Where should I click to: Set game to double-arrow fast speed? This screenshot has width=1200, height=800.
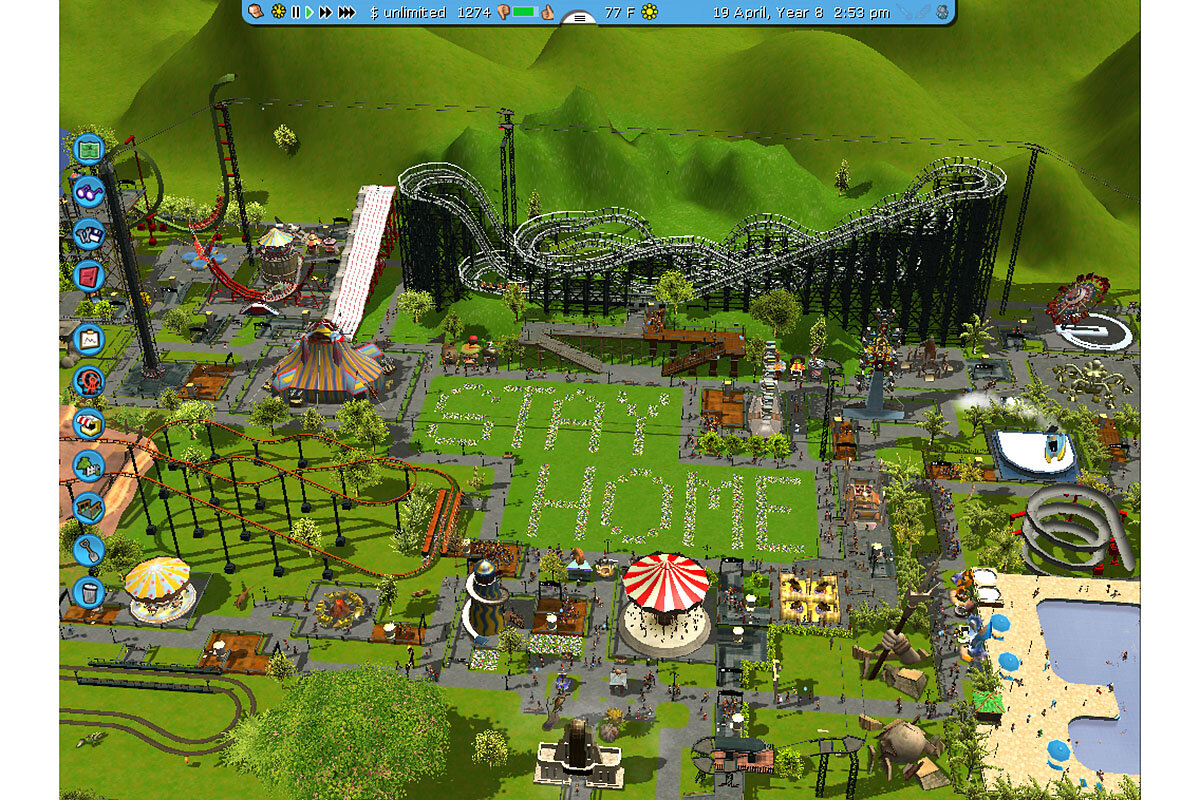pyautogui.click(x=326, y=12)
